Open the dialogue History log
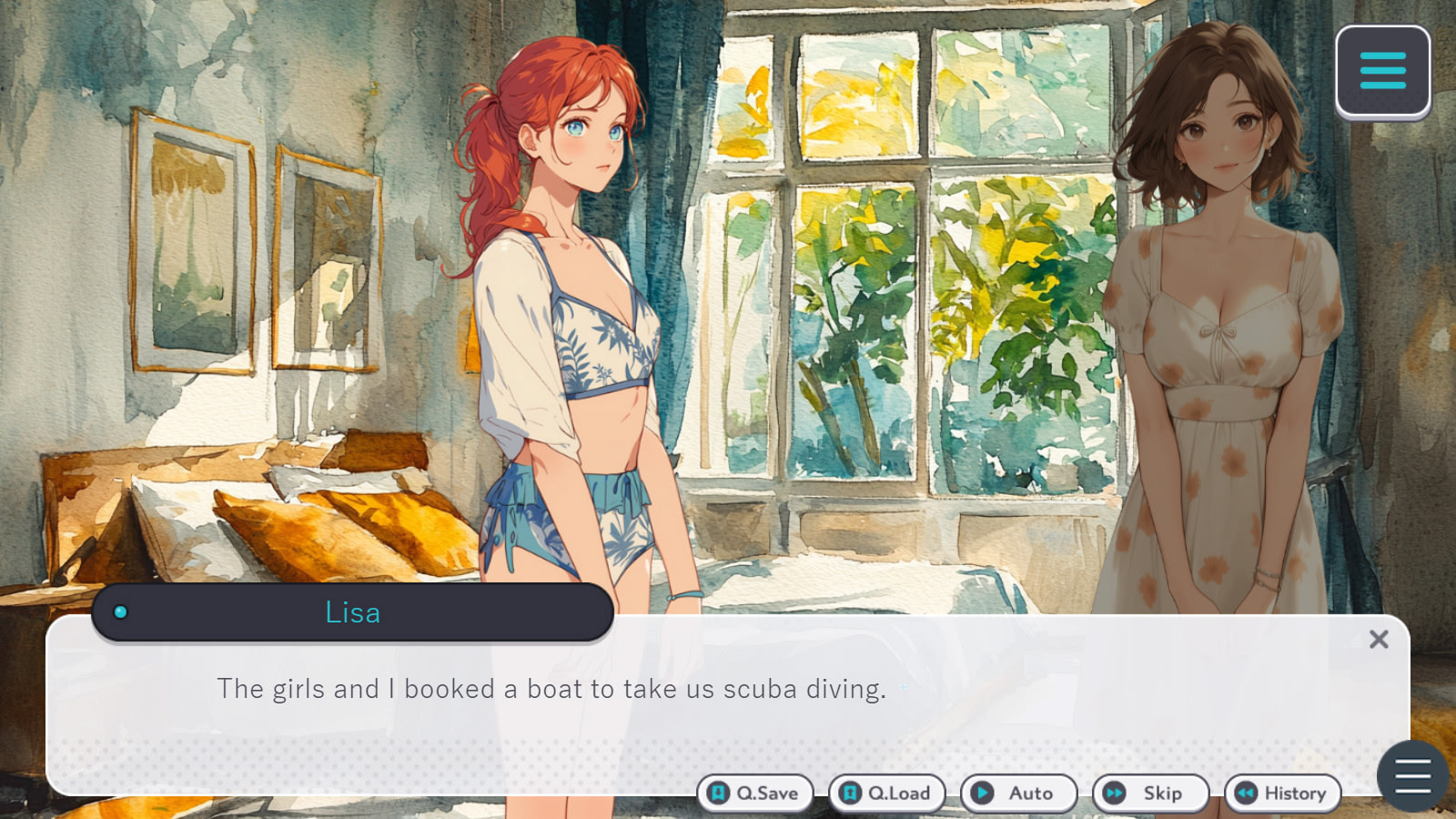Image resolution: width=1456 pixels, height=819 pixels. 1282,793
